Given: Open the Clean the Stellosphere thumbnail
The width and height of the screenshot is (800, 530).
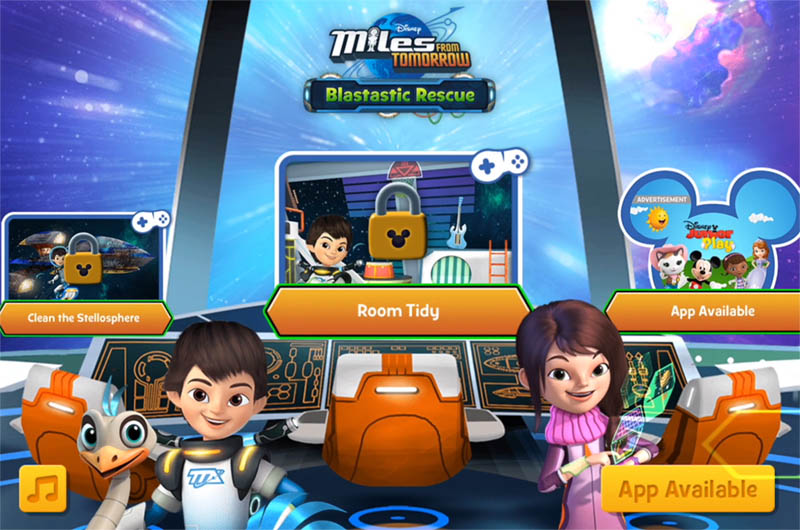Looking at the screenshot, I should point(82,260).
